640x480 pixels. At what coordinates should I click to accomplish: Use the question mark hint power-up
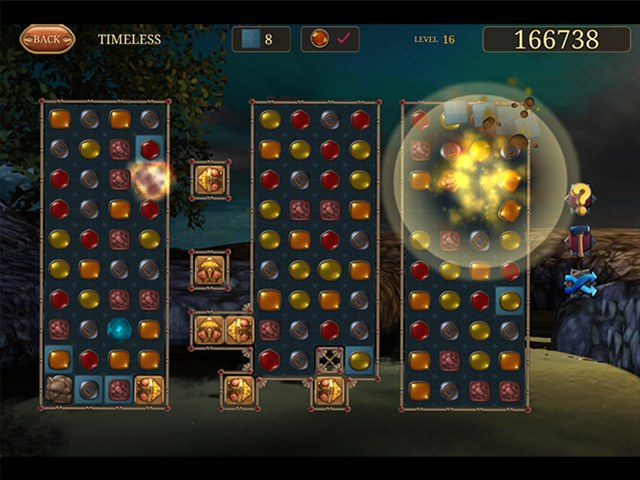[580, 198]
